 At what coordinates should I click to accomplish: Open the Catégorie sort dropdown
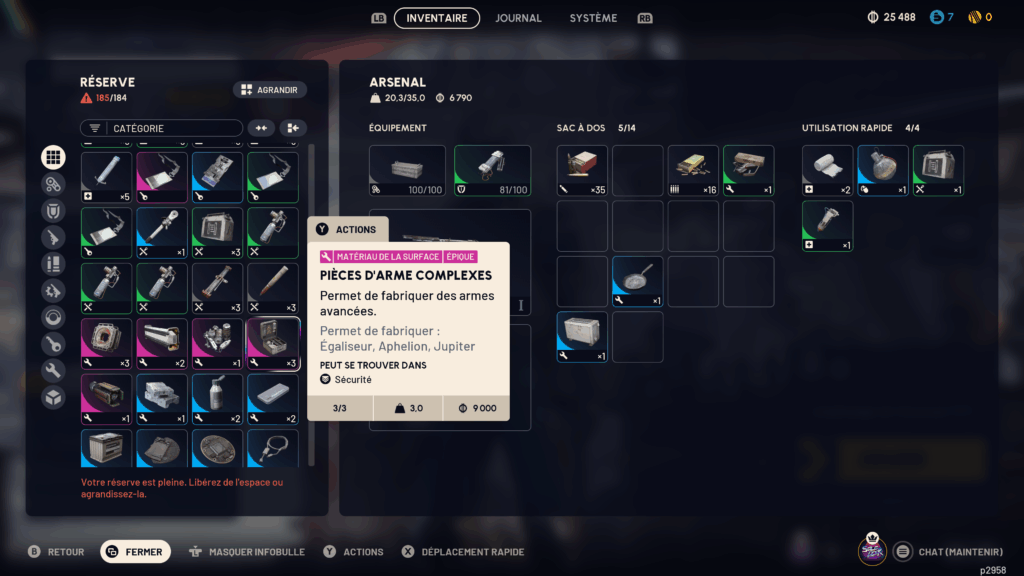click(161, 128)
